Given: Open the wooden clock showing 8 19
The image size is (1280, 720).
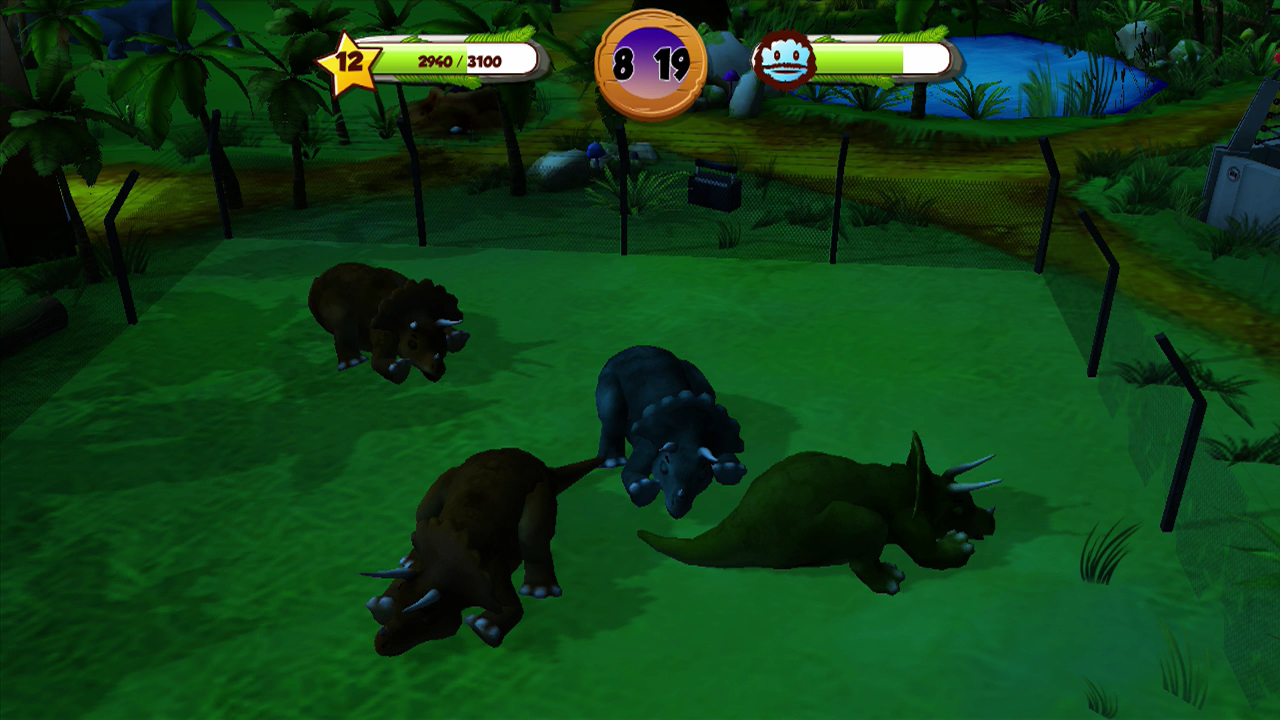Looking at the screenshot, I should tap(648, 61).
